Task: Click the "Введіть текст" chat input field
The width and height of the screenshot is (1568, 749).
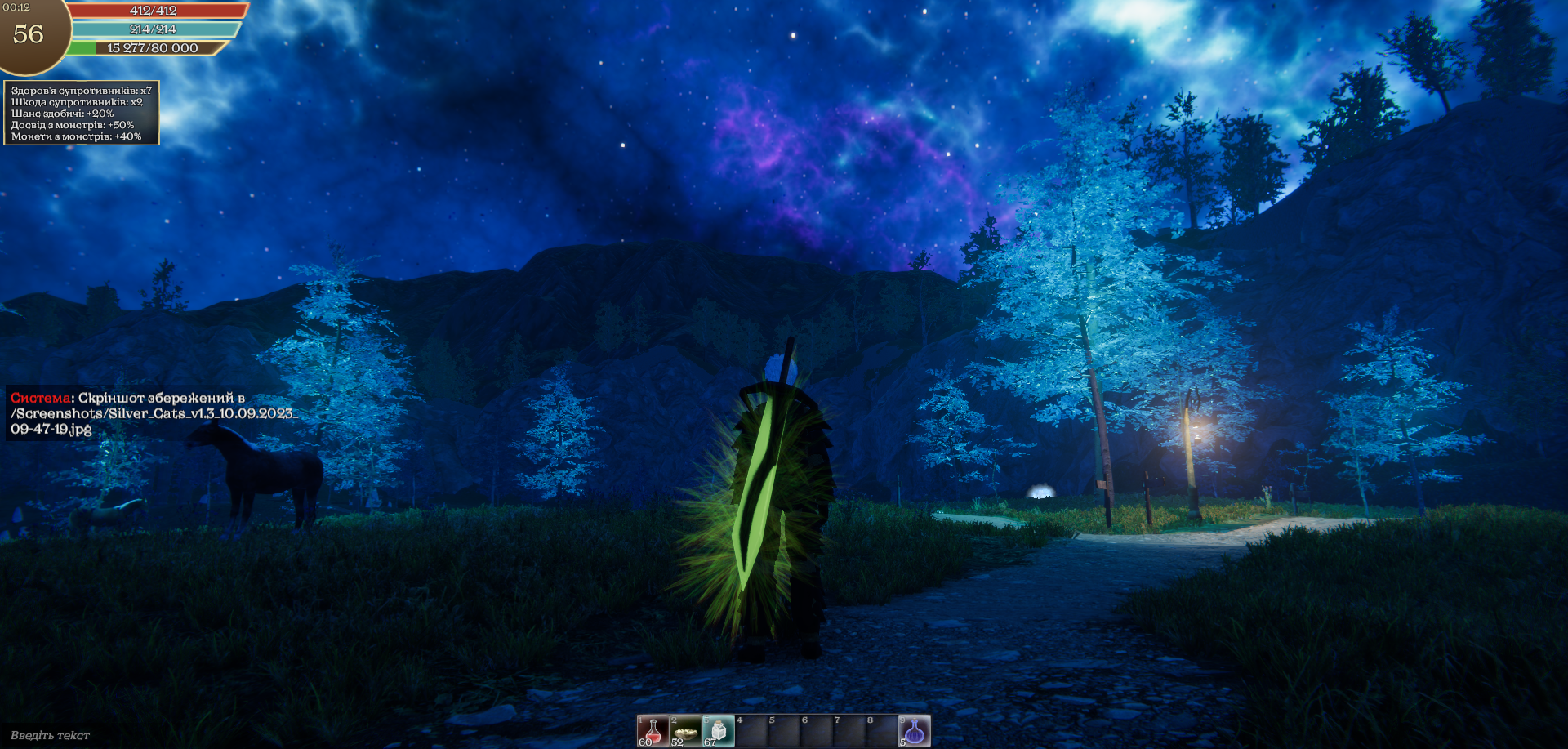Action: tap(51, 735)
